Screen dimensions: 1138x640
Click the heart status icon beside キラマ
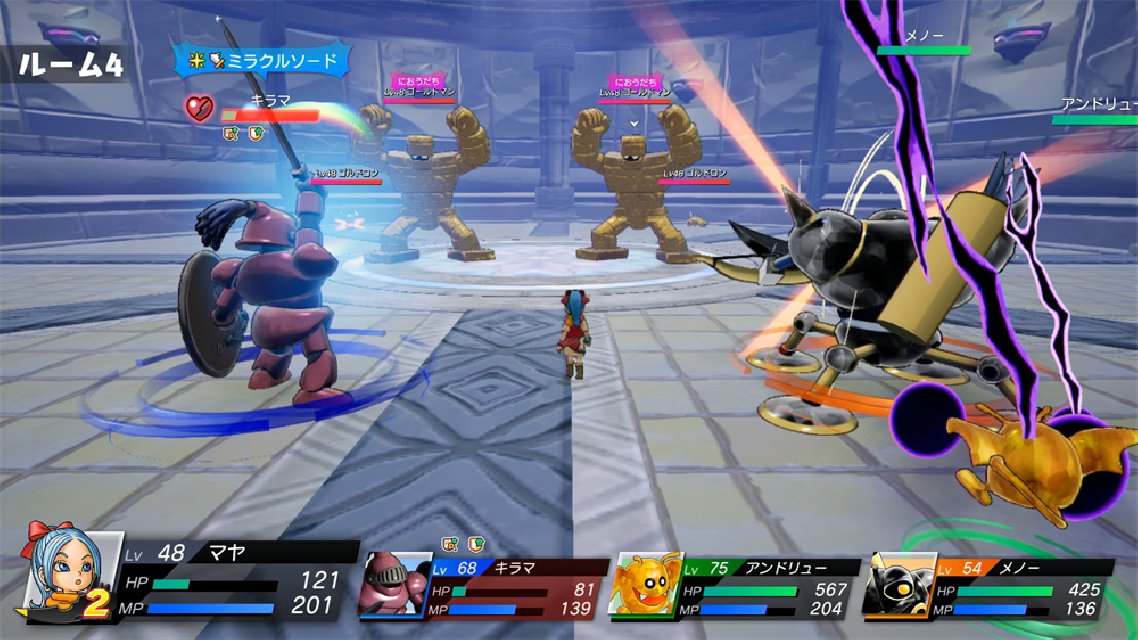coord(198,106)
